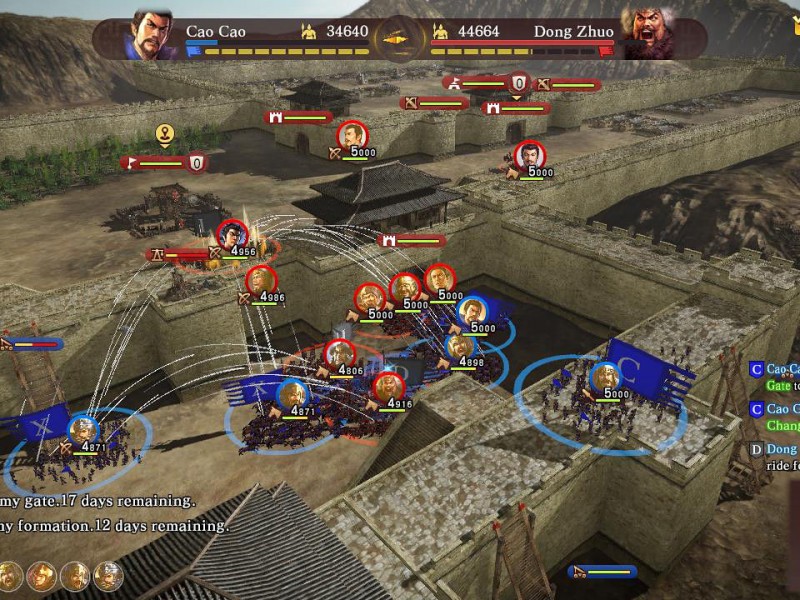Select the enemy unit with 4916 troops
The height and width of the screenshot is (600, 800).
pos(388,387)
